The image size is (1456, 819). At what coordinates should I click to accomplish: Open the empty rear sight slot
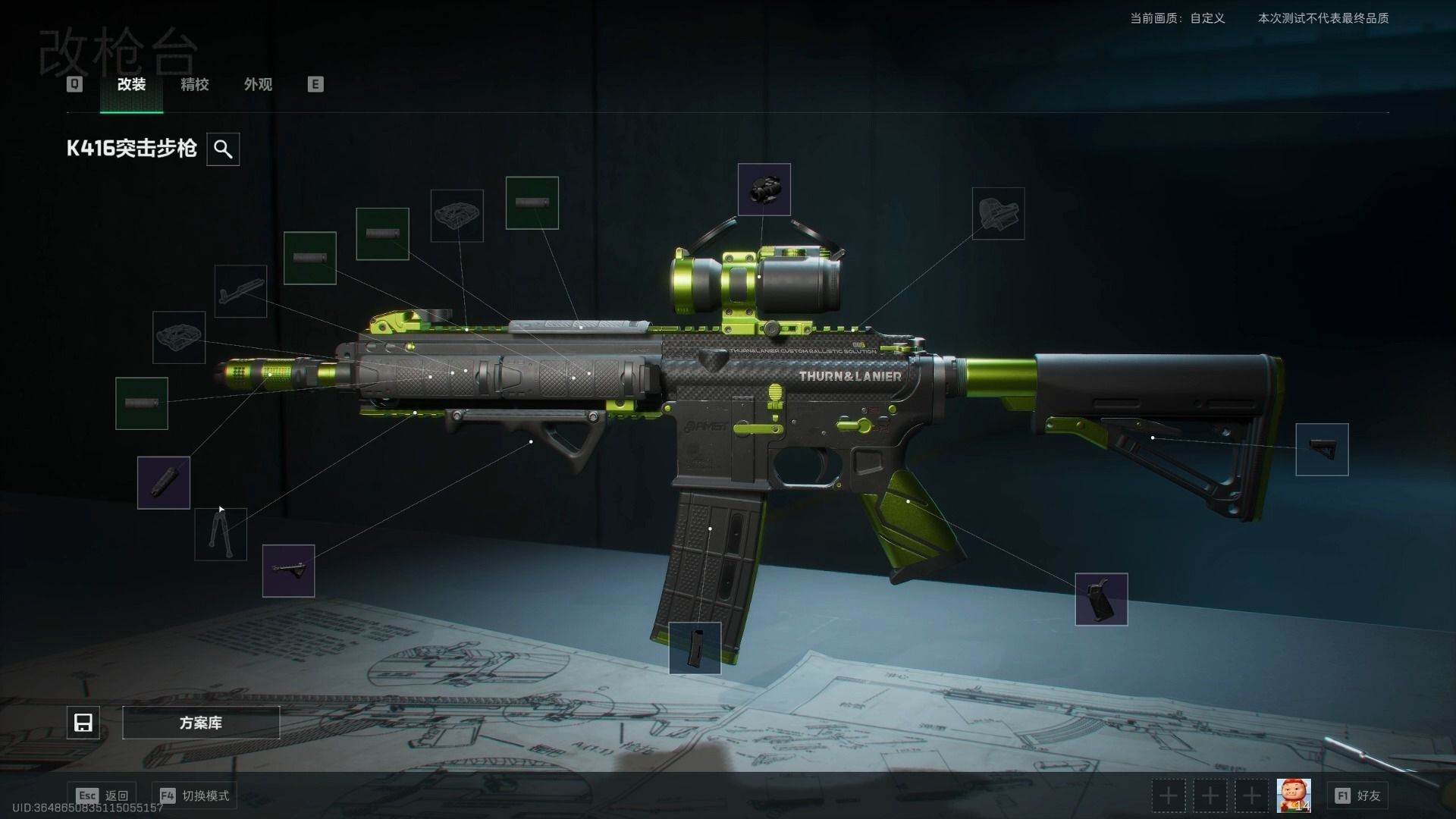[998, 213]
